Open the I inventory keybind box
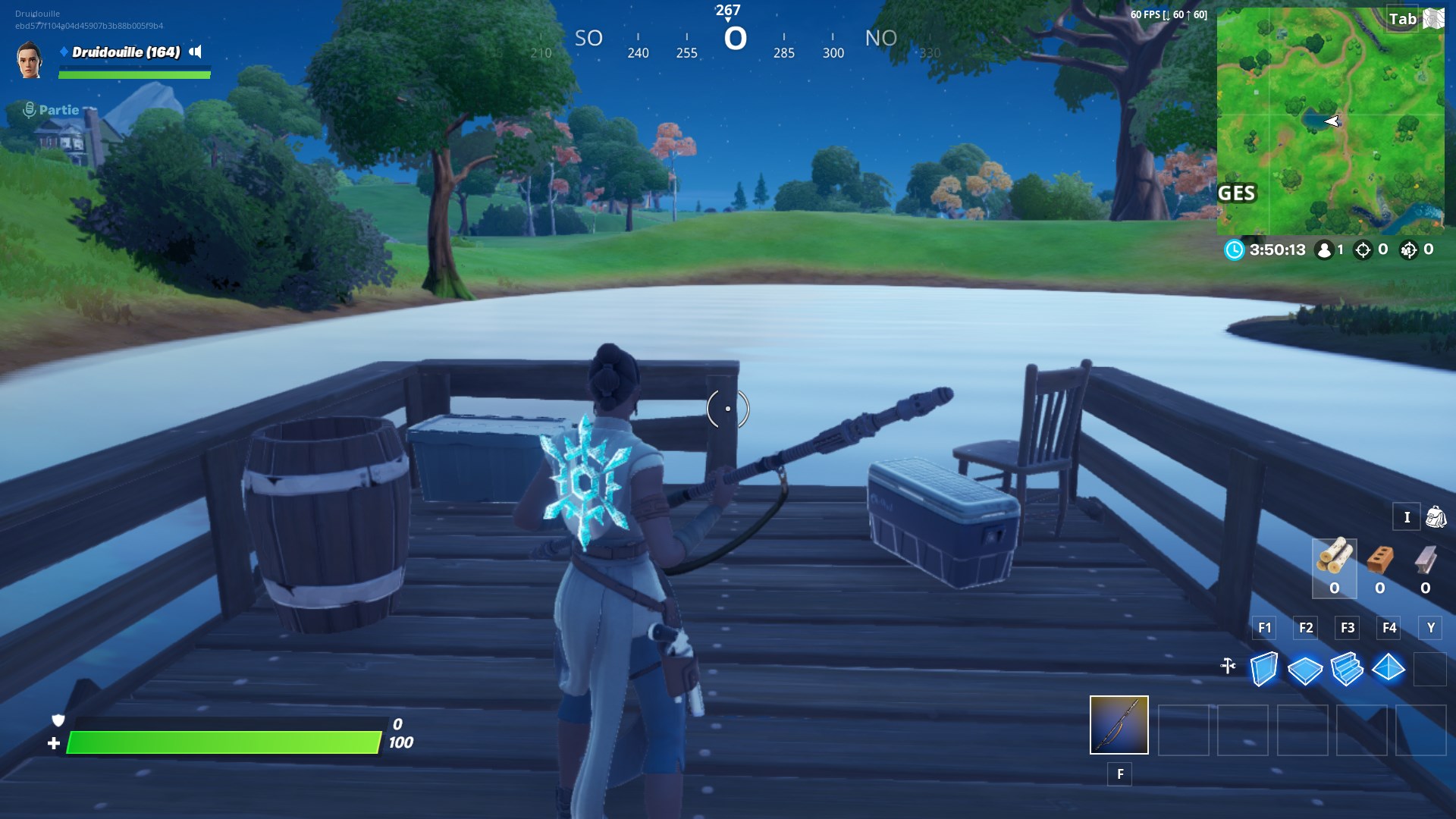1456x819 pixels. pos(1407,517)
